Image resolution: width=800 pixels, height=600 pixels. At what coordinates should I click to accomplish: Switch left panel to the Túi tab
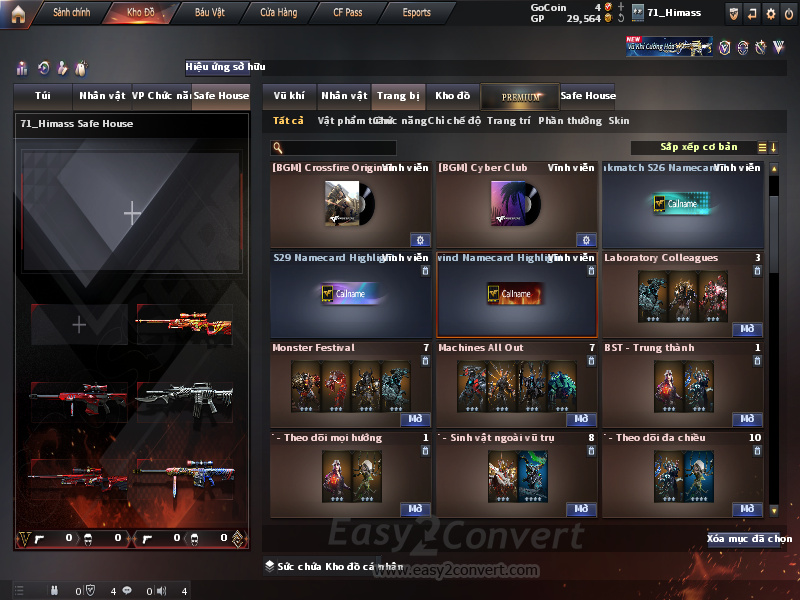pyautogui.click(x=43, y=96)
